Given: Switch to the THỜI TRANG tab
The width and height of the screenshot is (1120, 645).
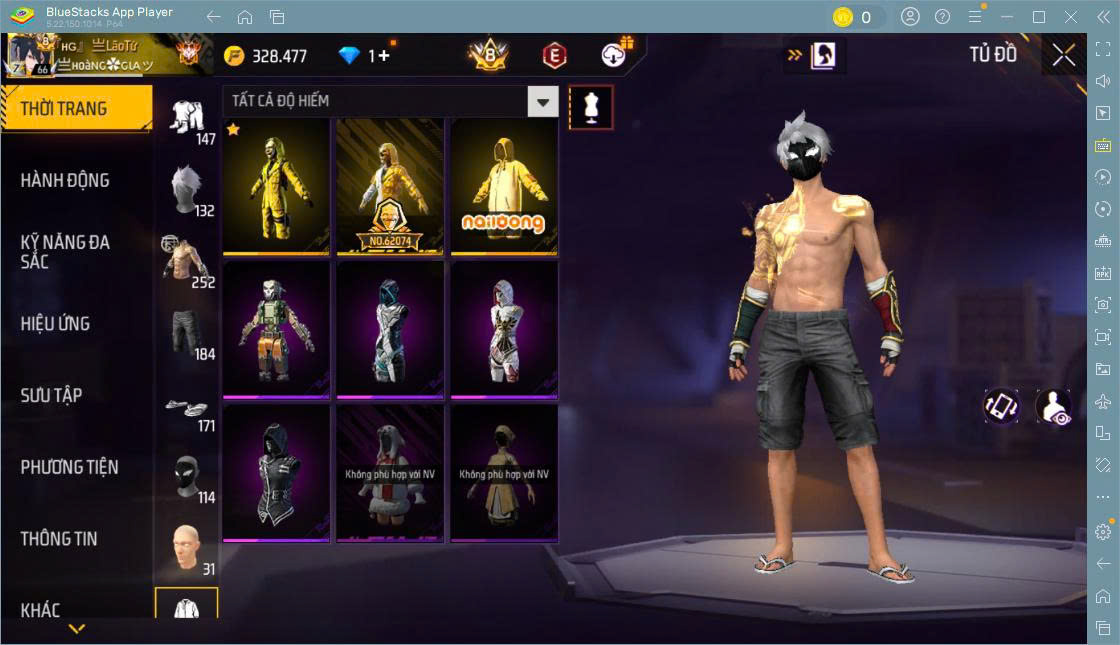Looking at the screenshot, I should 75,109.
